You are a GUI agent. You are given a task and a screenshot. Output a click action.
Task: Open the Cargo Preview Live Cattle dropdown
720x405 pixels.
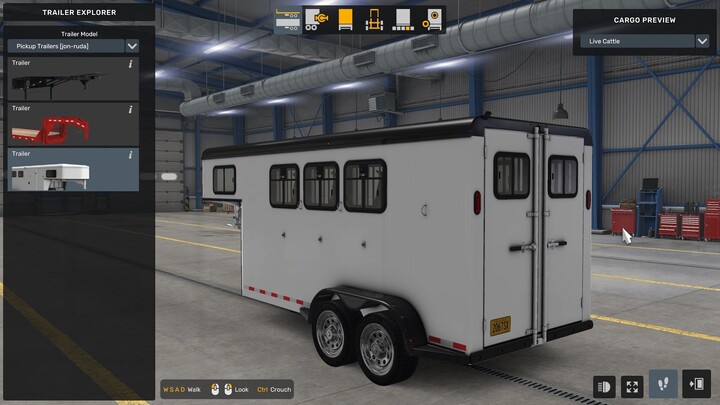[645, 41]
